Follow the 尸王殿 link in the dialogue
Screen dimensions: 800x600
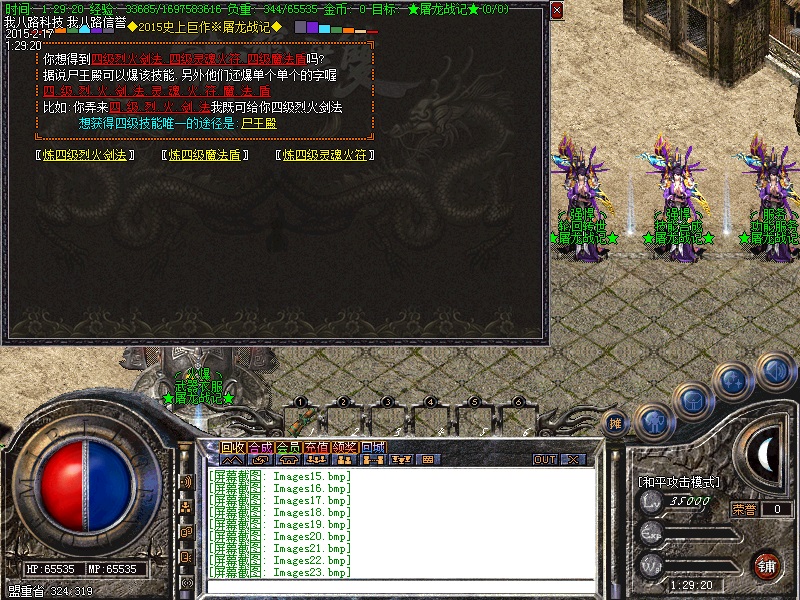[x=259, y=124]
